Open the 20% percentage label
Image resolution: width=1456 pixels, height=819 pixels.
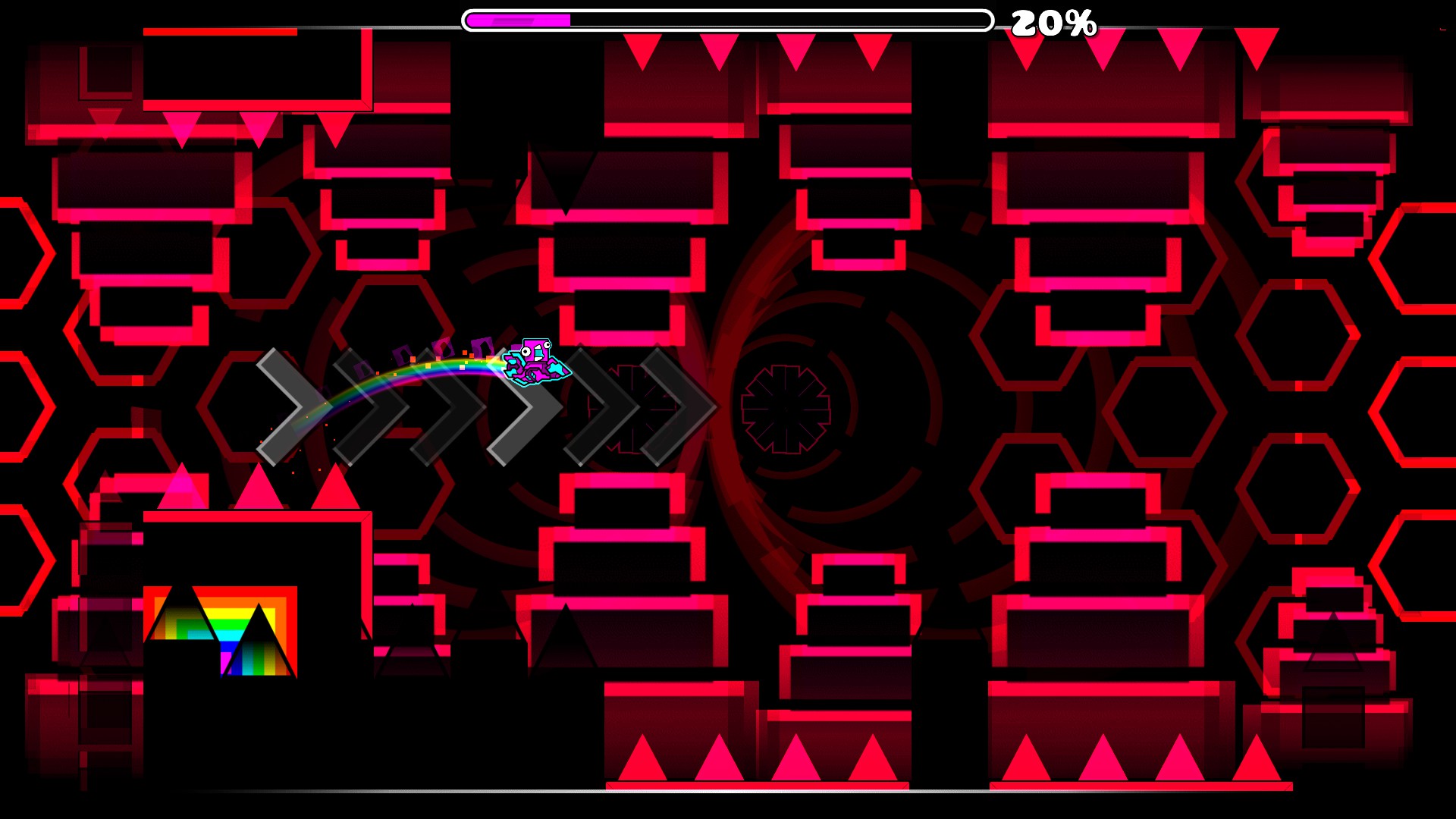click(x=1054, y=23)
